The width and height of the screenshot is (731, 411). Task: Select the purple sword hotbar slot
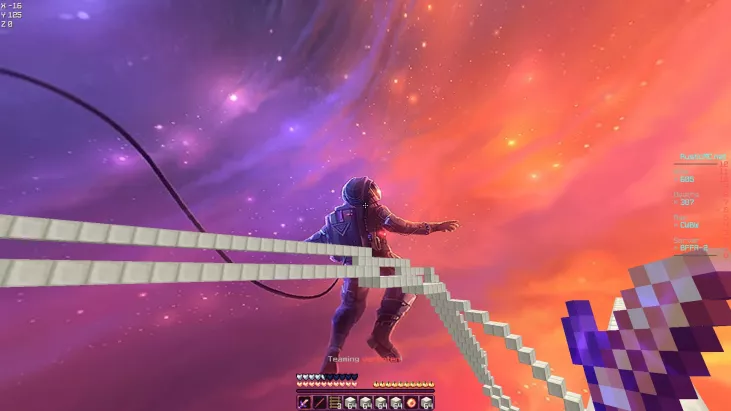coord(304,402)
